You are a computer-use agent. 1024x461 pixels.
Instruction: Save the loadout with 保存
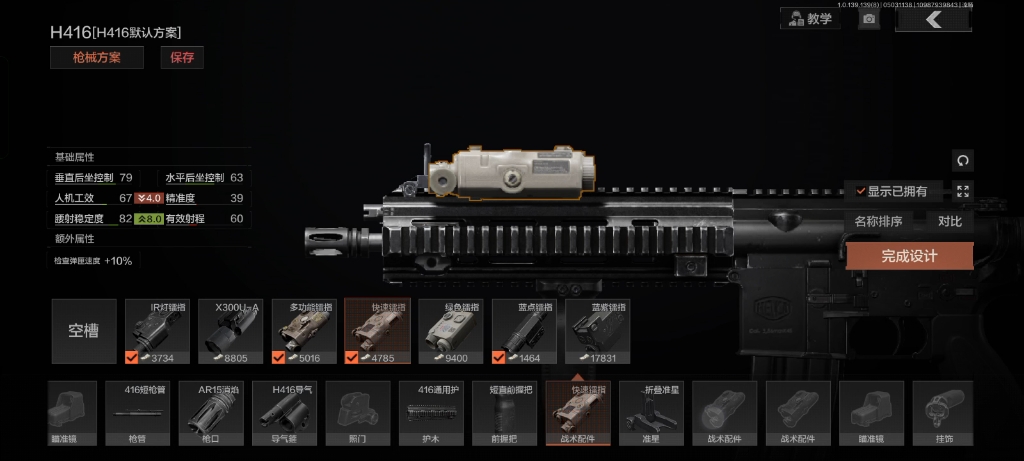pyautogui.click(x=182, y=58)
